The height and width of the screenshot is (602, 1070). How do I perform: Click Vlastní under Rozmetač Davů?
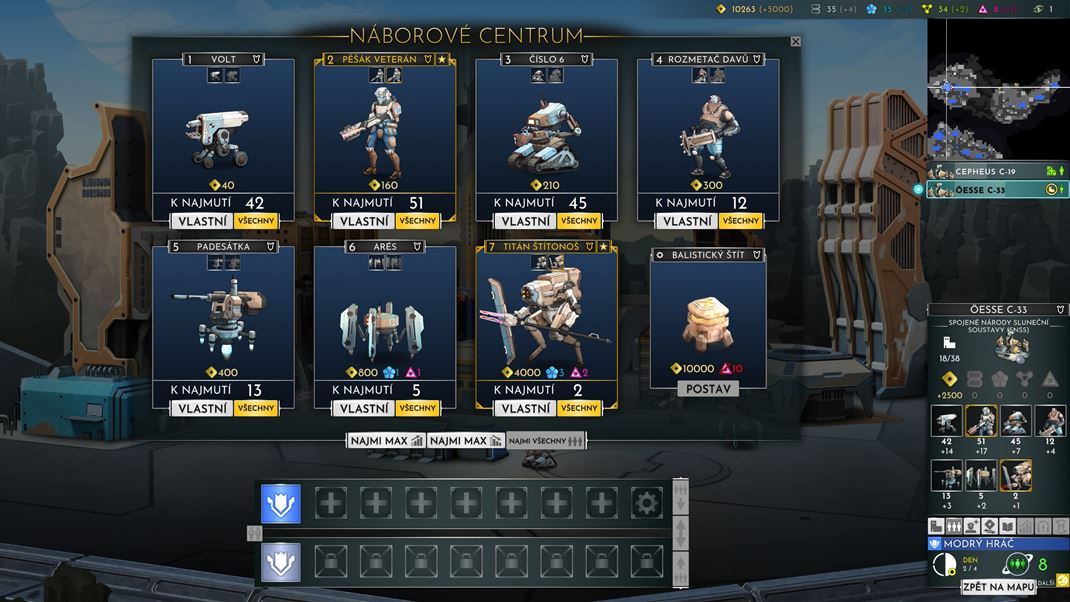click(687, 221)
